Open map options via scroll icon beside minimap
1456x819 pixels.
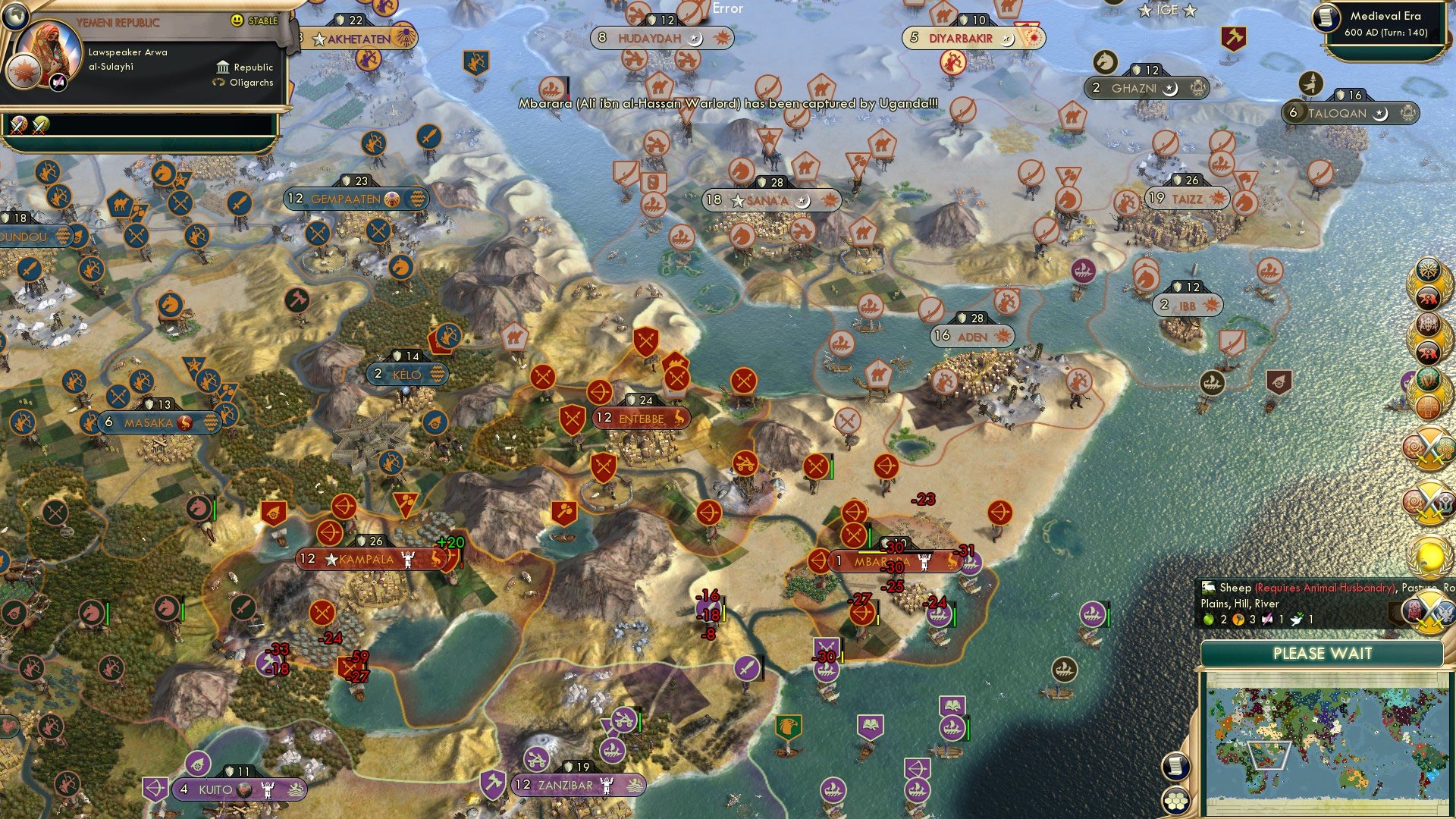pos(1176,766)
